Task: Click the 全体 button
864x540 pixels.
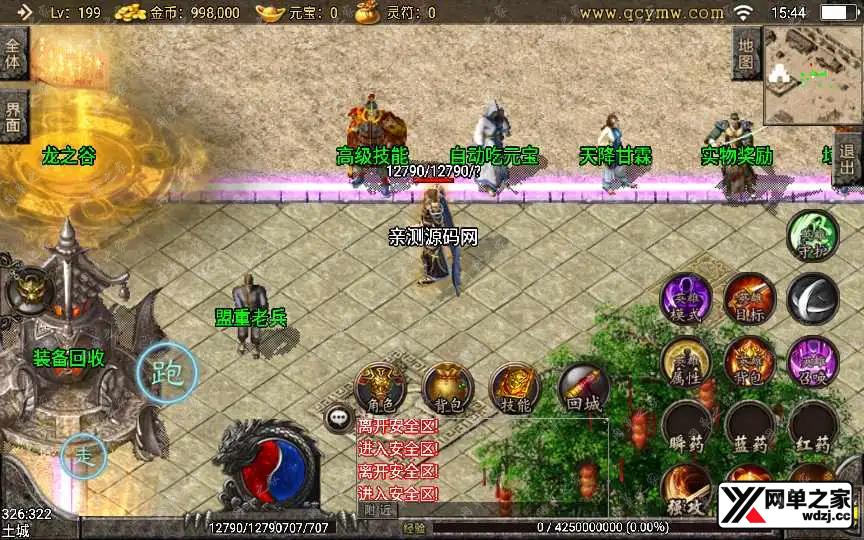Action: [x=13, y=53]
